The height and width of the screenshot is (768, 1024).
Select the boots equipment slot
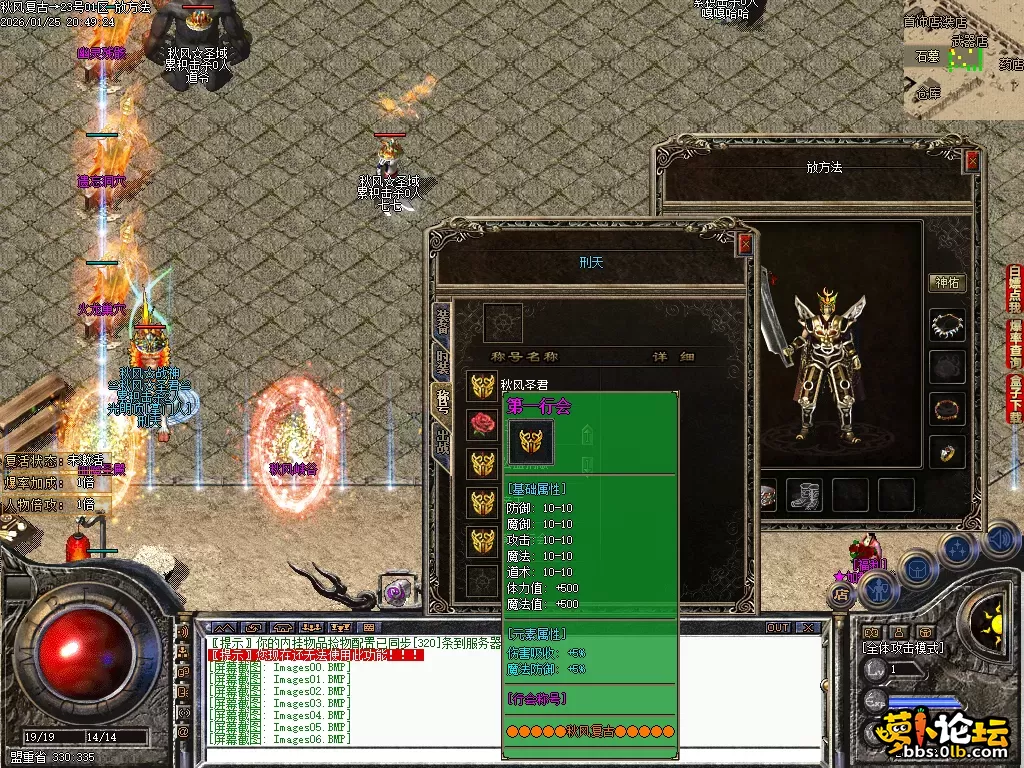click(x=806, y=494)
